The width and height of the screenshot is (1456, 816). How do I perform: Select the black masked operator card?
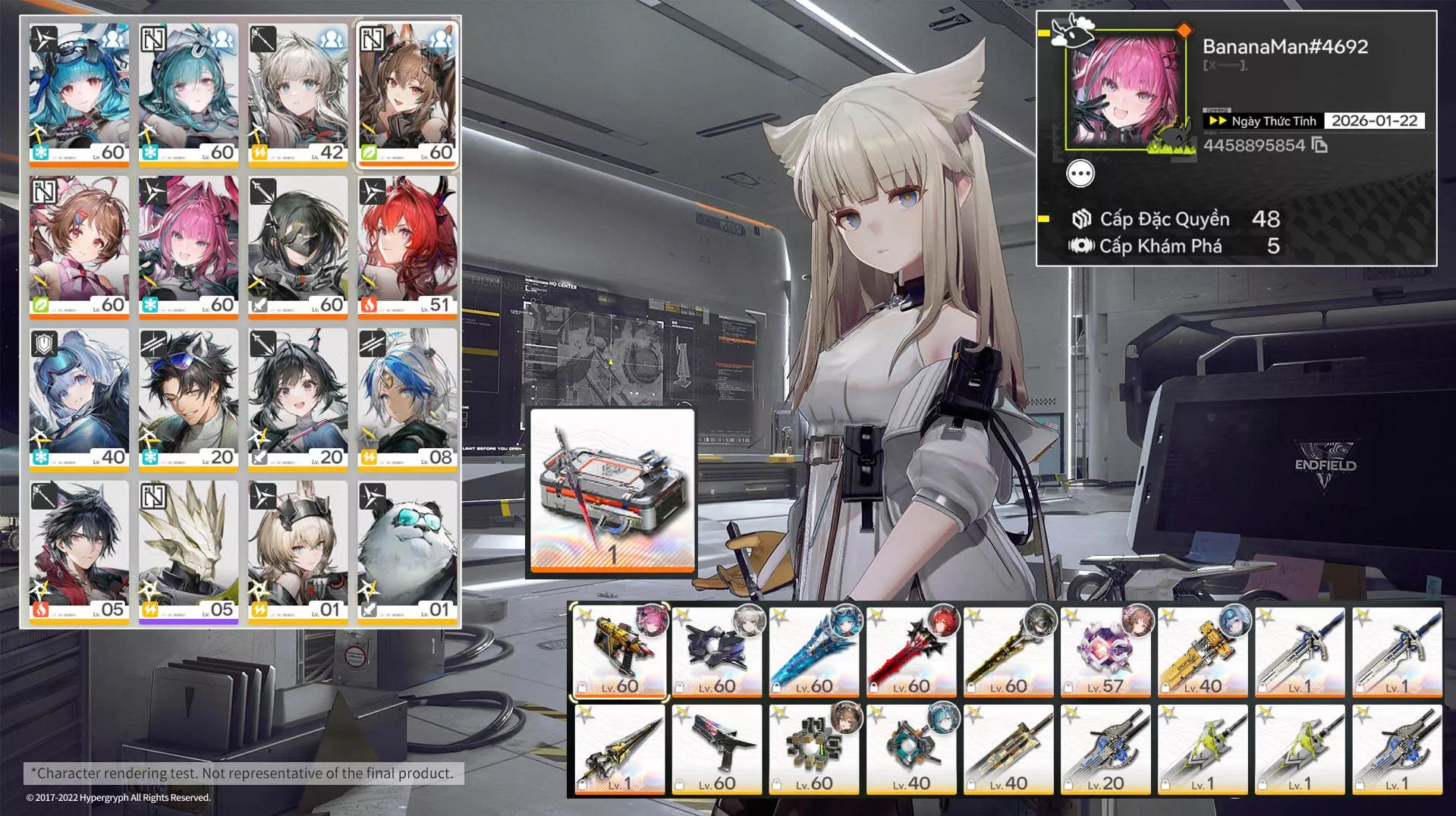click(x=297, y=246)
